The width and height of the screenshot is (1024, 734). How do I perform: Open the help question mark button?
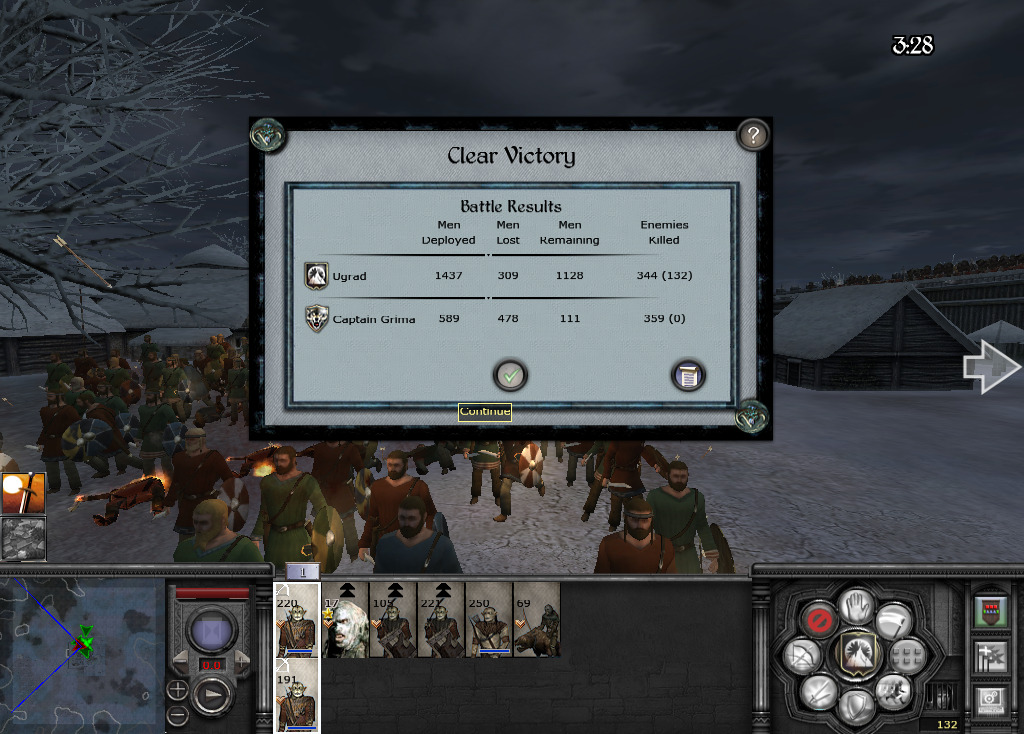[x=752, y=135]
